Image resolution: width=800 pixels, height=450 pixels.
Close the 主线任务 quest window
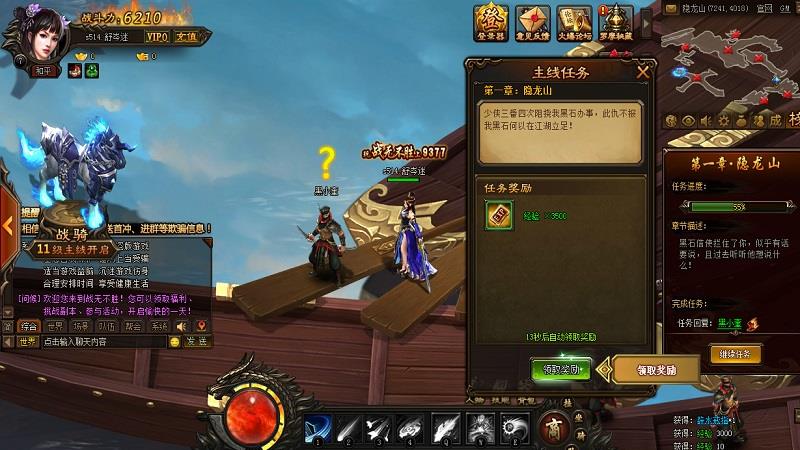pyautogui.click(x=643, y=71)
